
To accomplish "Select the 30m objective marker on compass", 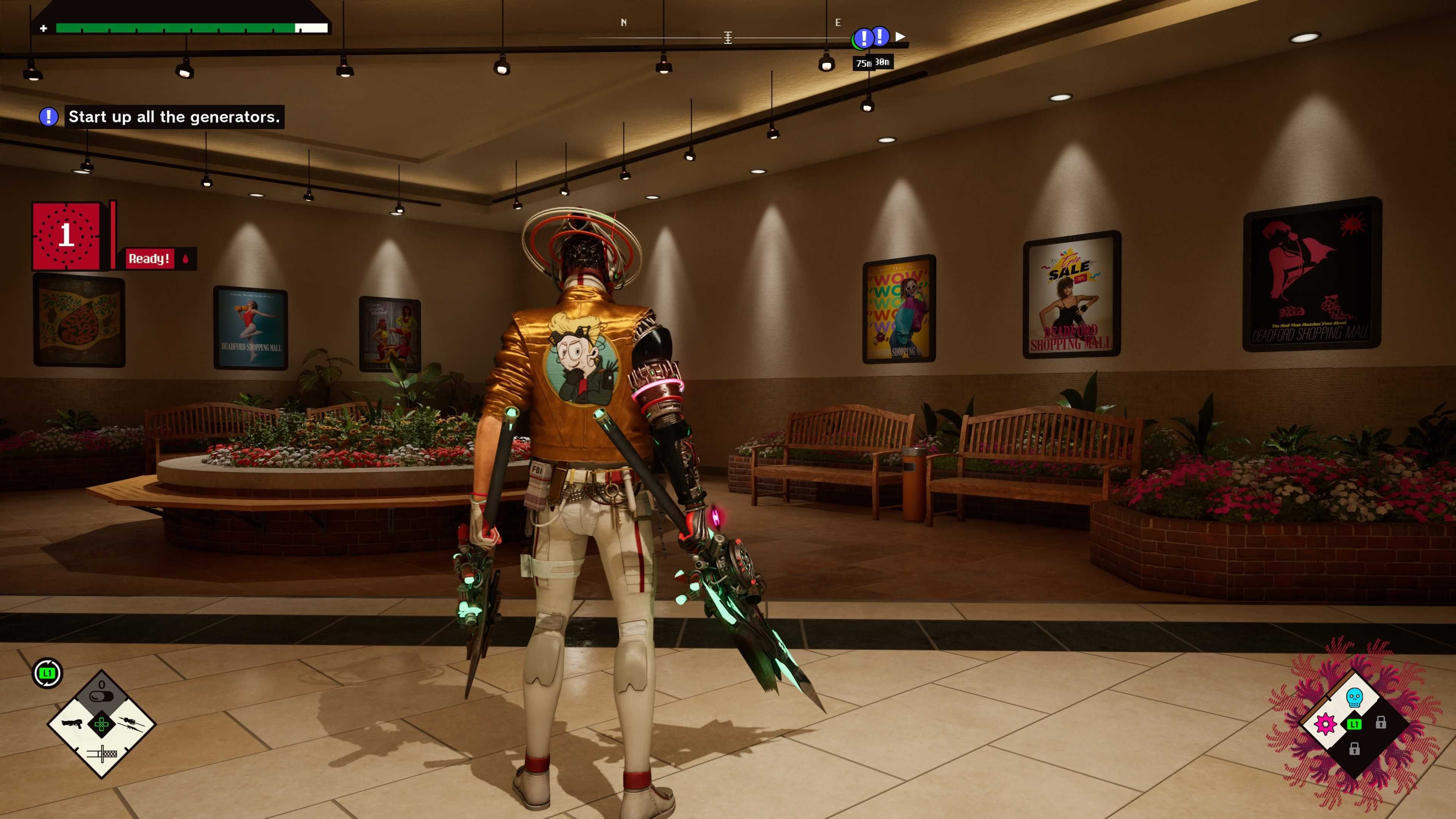I will [x=880, y=37].
